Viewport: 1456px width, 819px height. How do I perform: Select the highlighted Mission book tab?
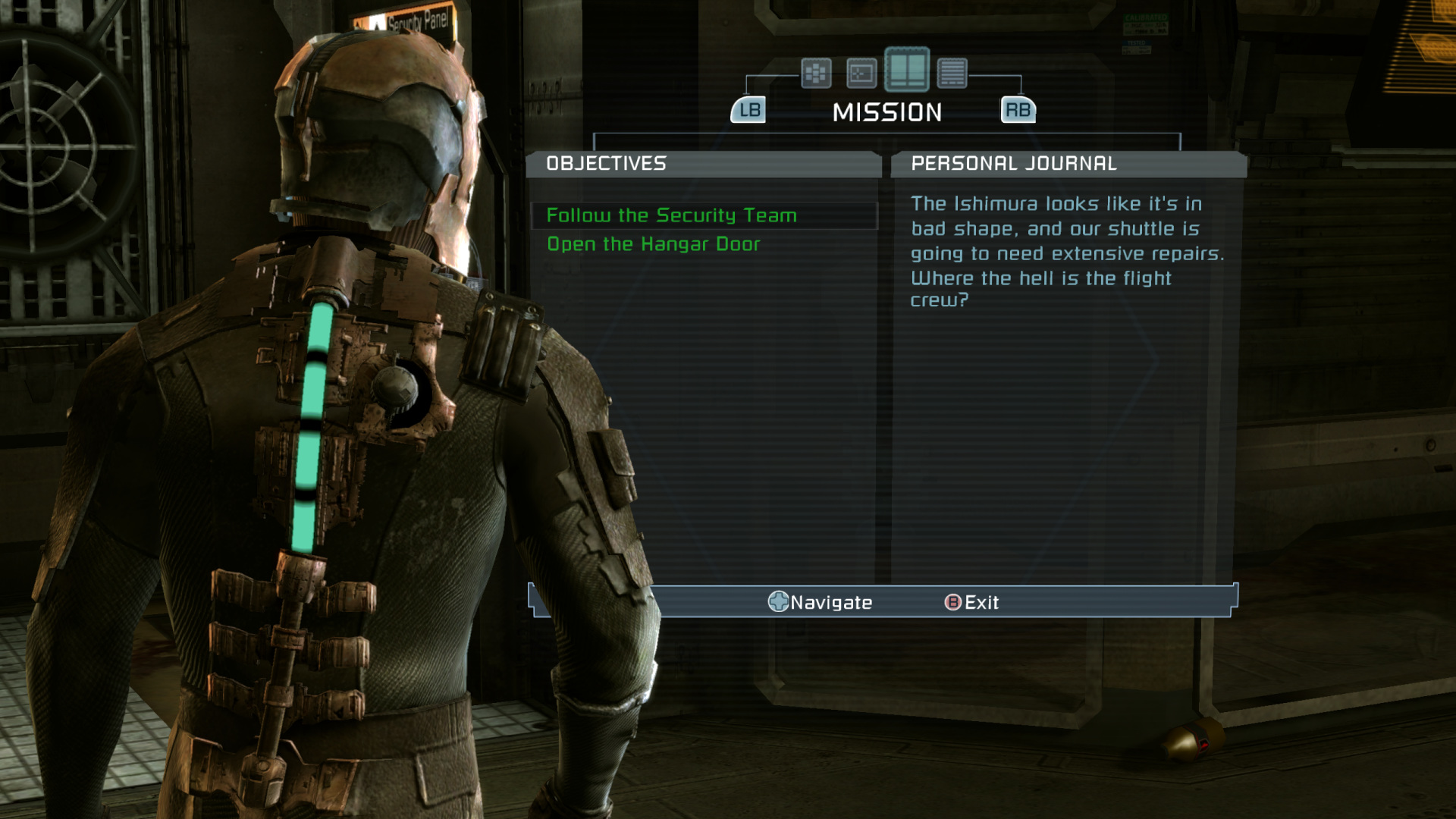coord(907,70)
